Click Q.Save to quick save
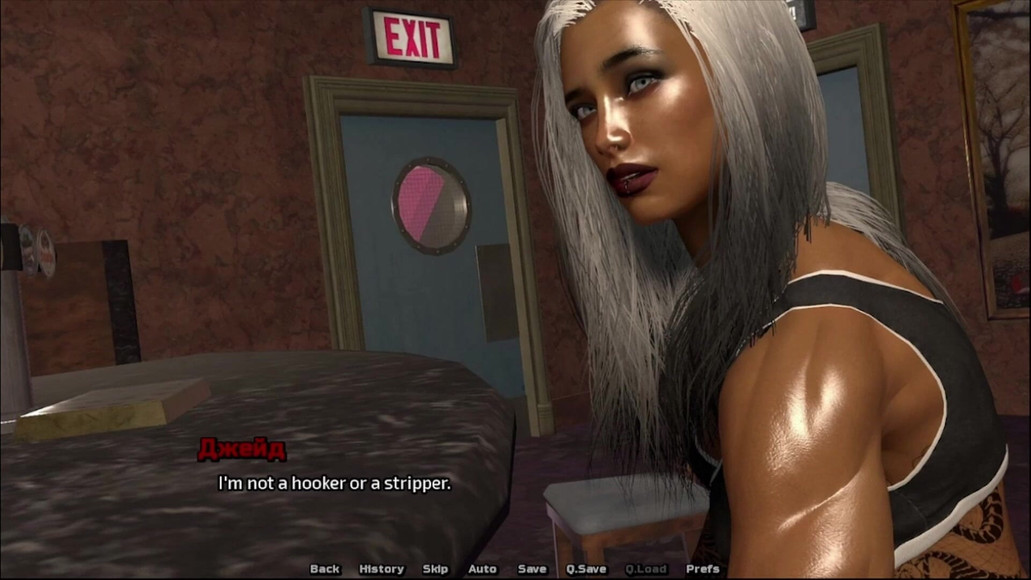Image resolution: width=1031 pixels, height=580 pixels. [x=586, y=569]
